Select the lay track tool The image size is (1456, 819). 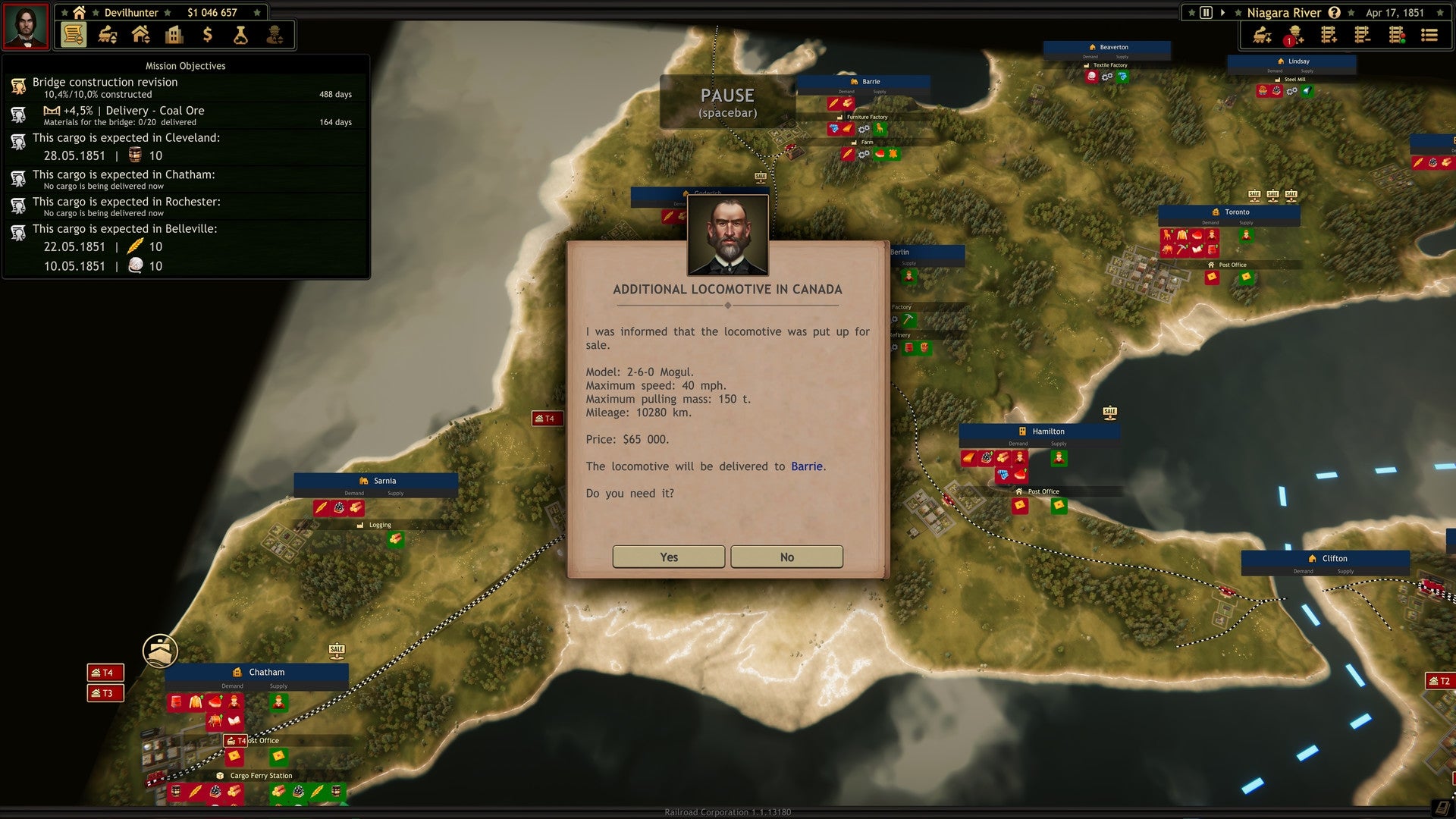[1329, 34]
